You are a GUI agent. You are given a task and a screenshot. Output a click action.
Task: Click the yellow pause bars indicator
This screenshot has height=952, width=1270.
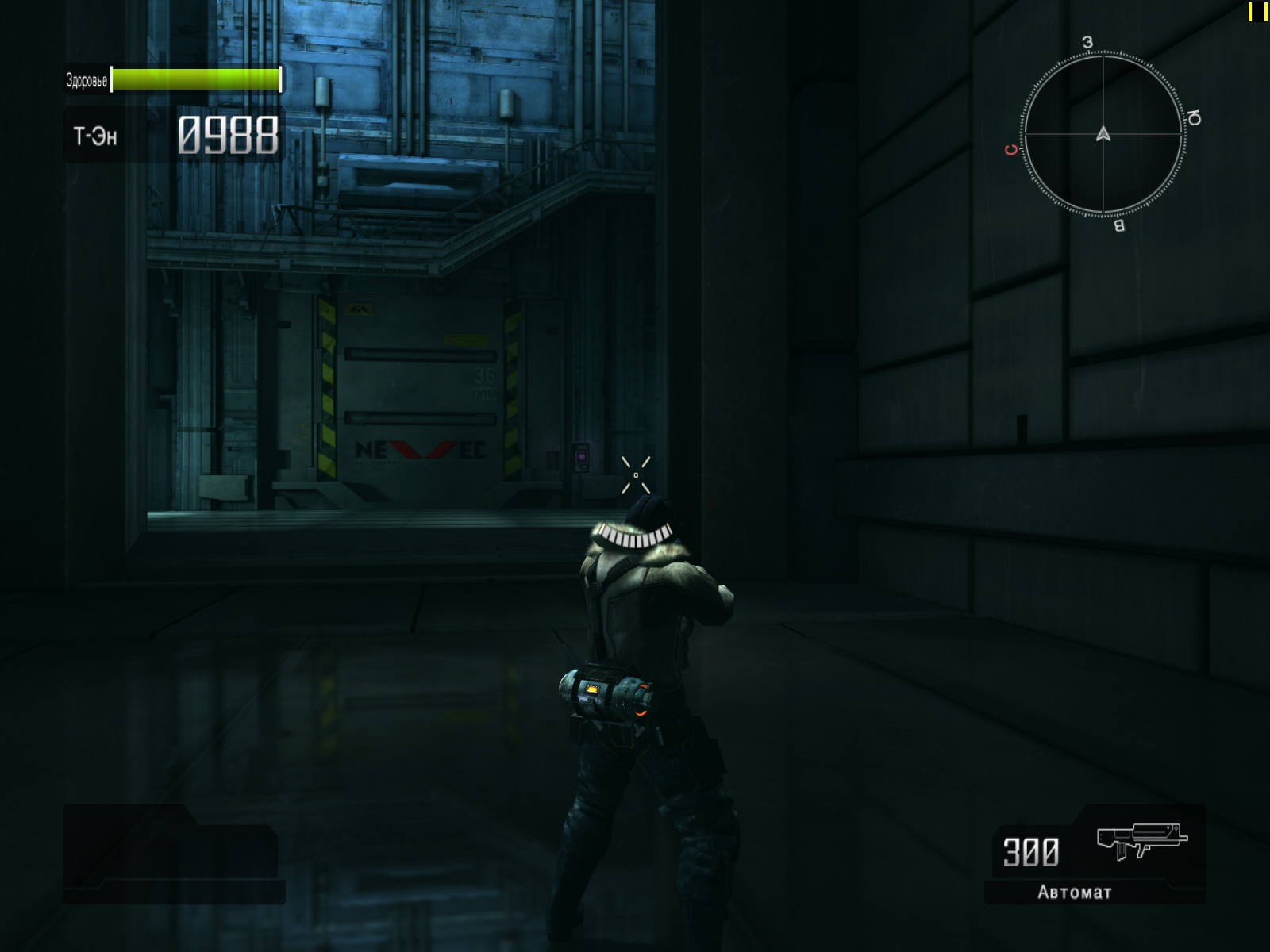point(1257,12)
